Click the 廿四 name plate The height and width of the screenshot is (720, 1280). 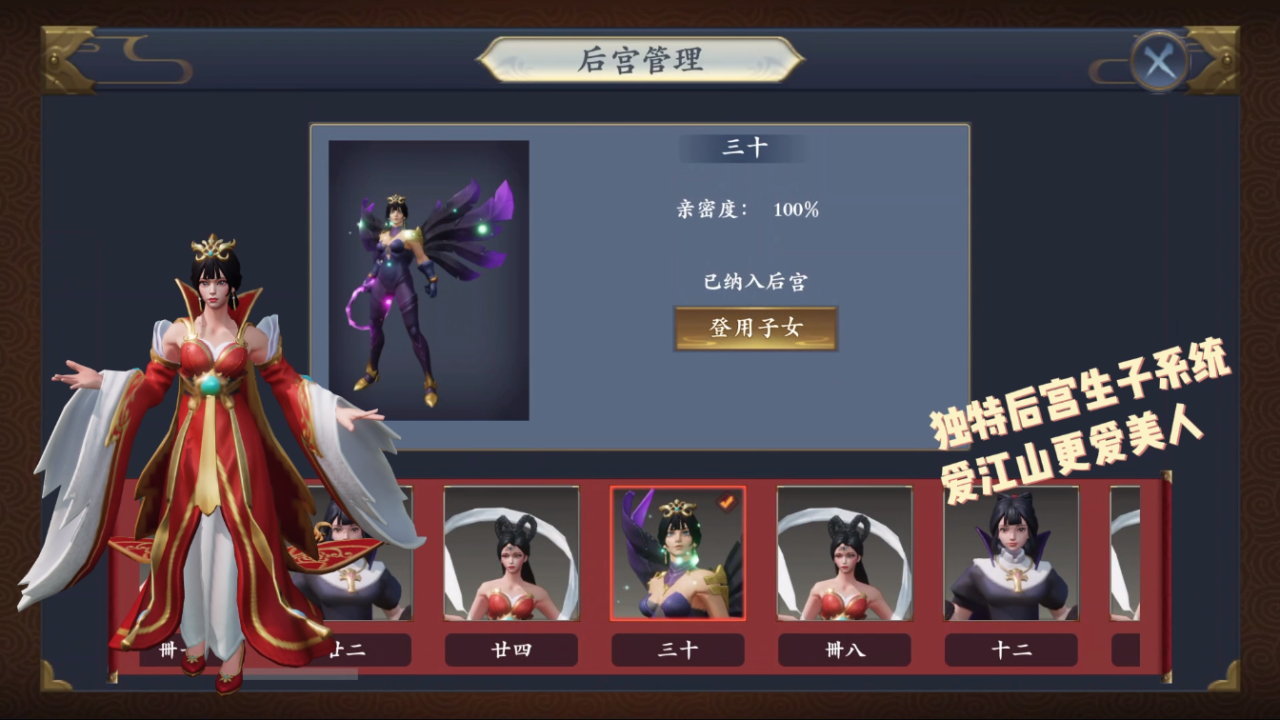pyautogui.click(x=511, y=650)
